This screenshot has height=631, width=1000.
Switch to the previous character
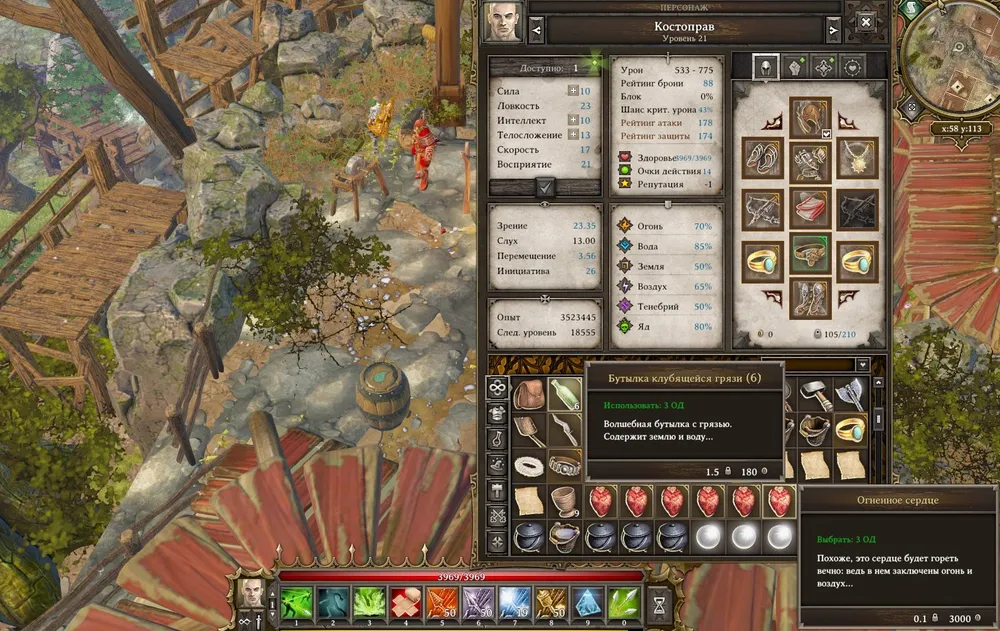pos(537,30)
